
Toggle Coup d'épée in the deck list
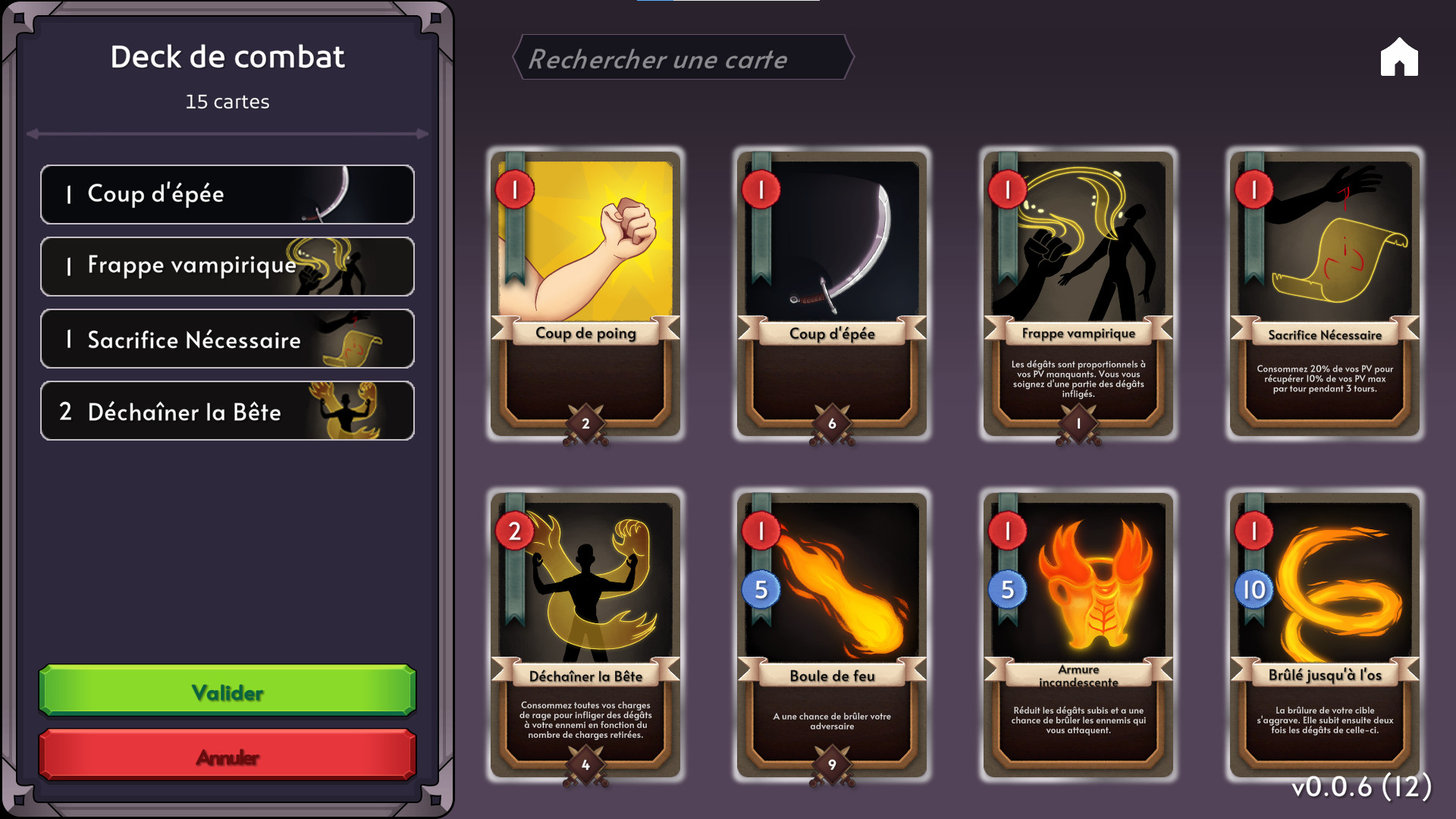click(x=227, y=194)
